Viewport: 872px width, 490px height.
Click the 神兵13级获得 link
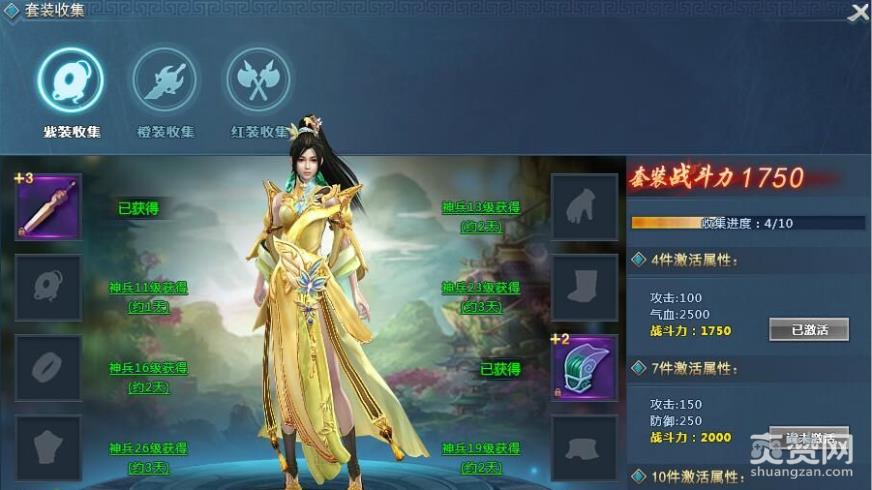point(481,208)
